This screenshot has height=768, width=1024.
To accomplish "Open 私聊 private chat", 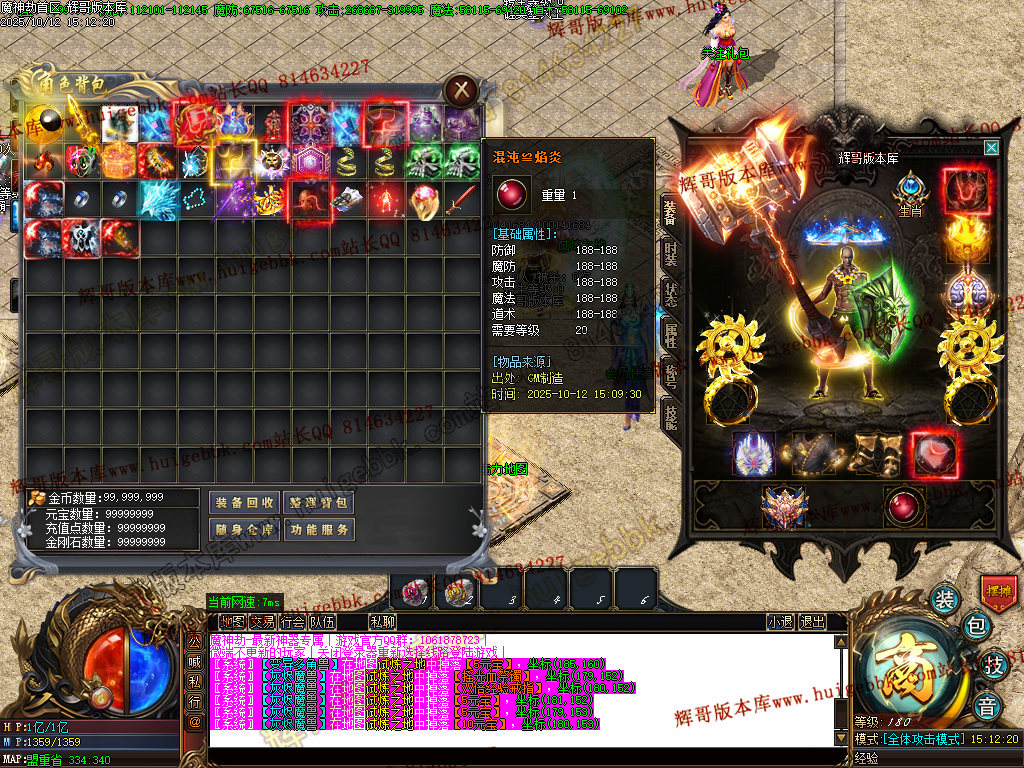I will [382, 622].
